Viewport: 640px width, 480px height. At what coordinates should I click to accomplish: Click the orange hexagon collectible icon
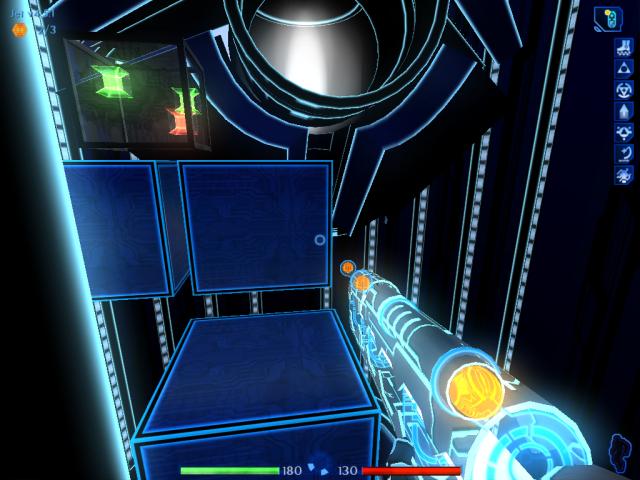18,30
